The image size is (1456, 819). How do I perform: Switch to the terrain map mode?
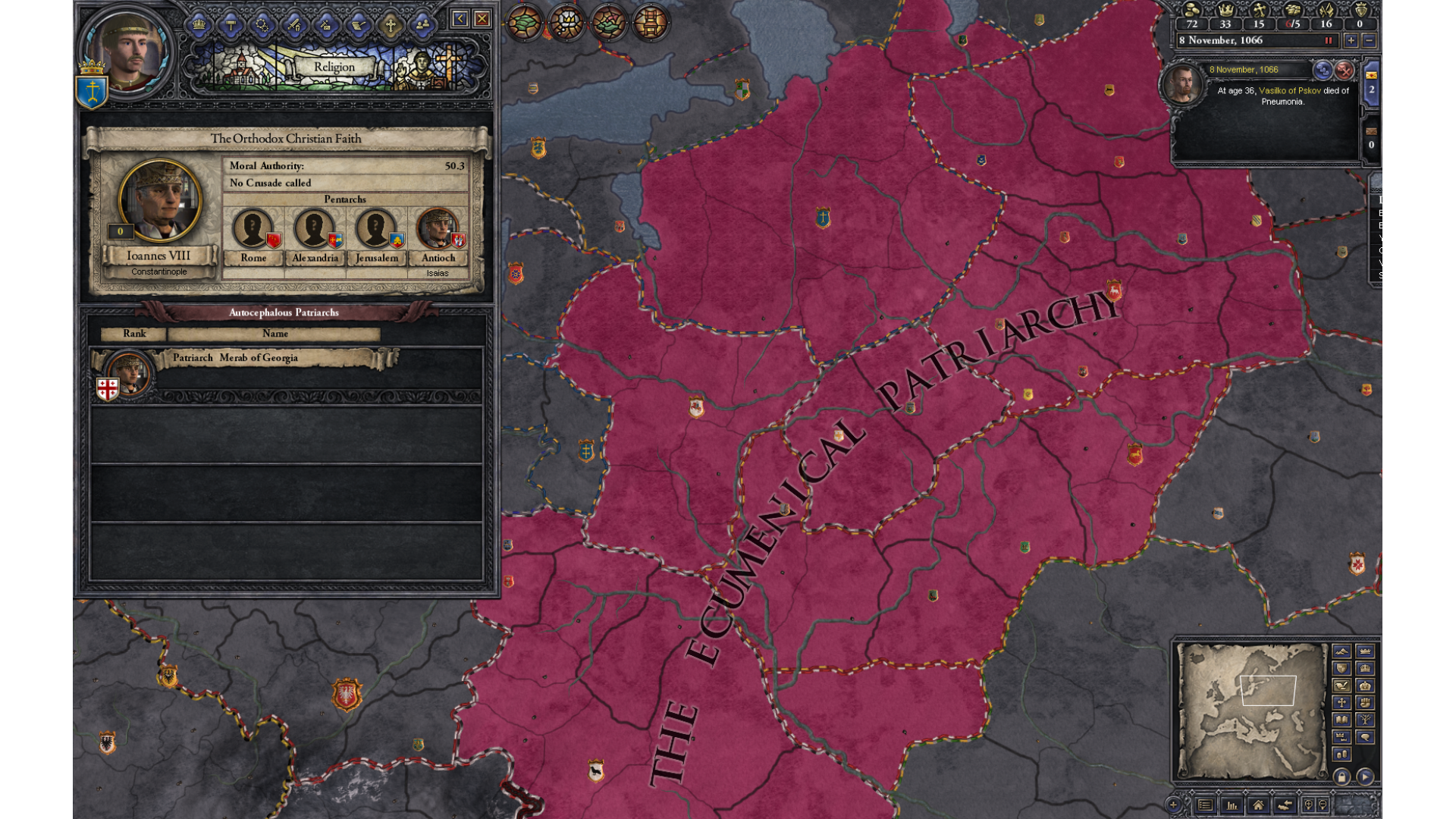point(1341,651)
